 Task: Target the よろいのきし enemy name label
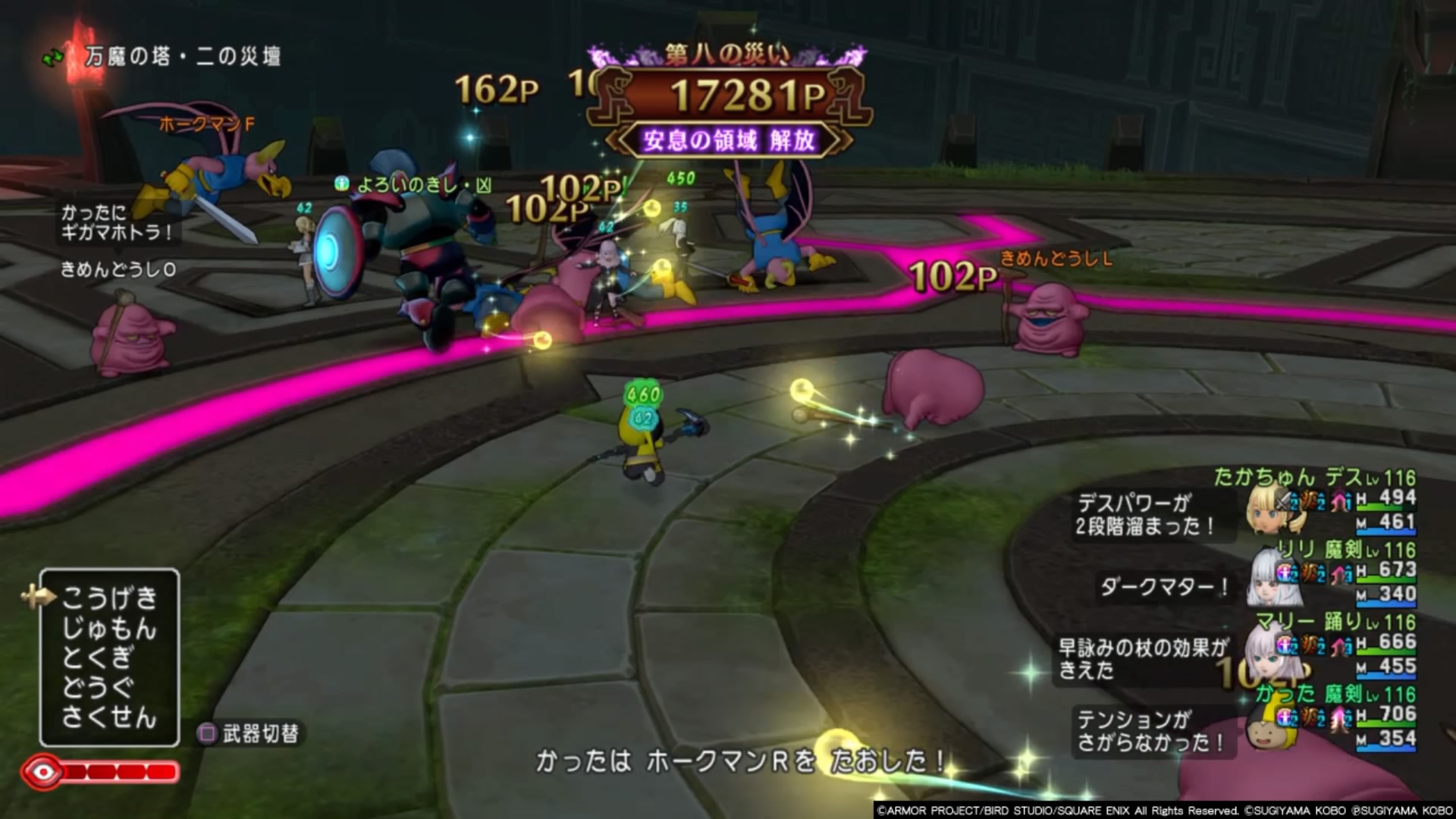423,184
